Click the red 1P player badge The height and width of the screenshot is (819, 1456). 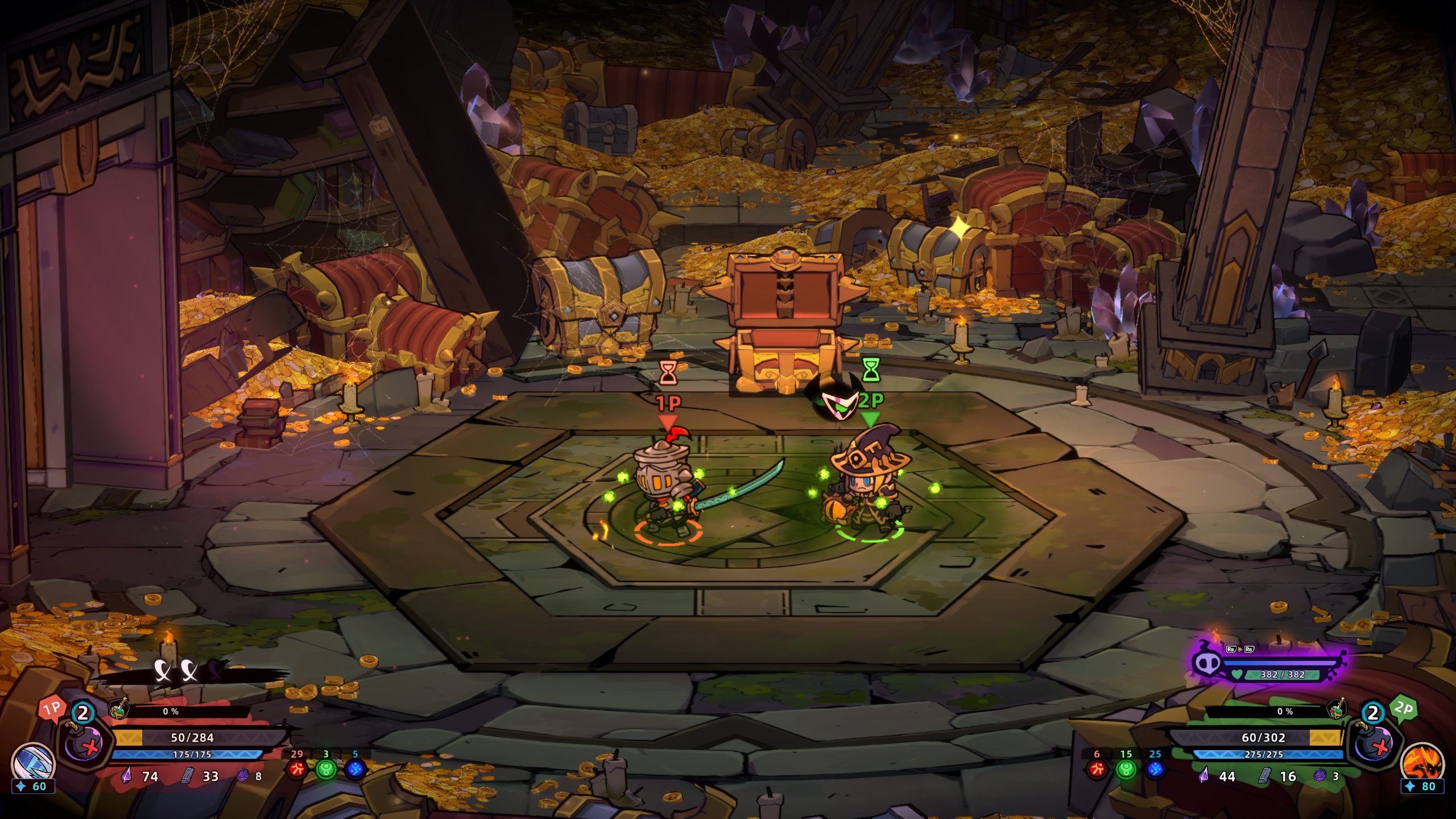pyautogui.click(x=52, y=709)
